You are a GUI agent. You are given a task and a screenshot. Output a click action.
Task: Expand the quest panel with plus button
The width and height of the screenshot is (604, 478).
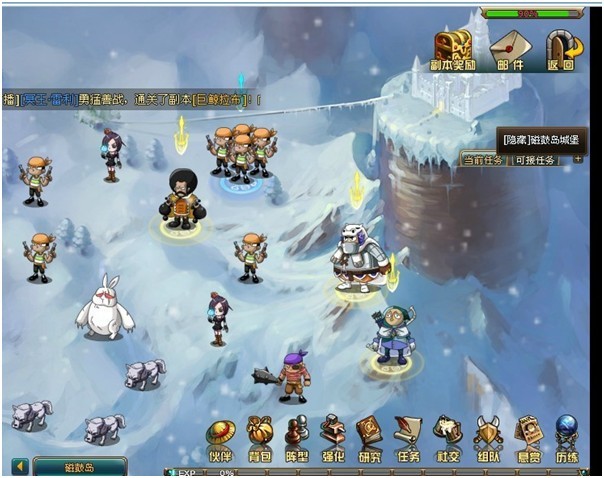577,160
